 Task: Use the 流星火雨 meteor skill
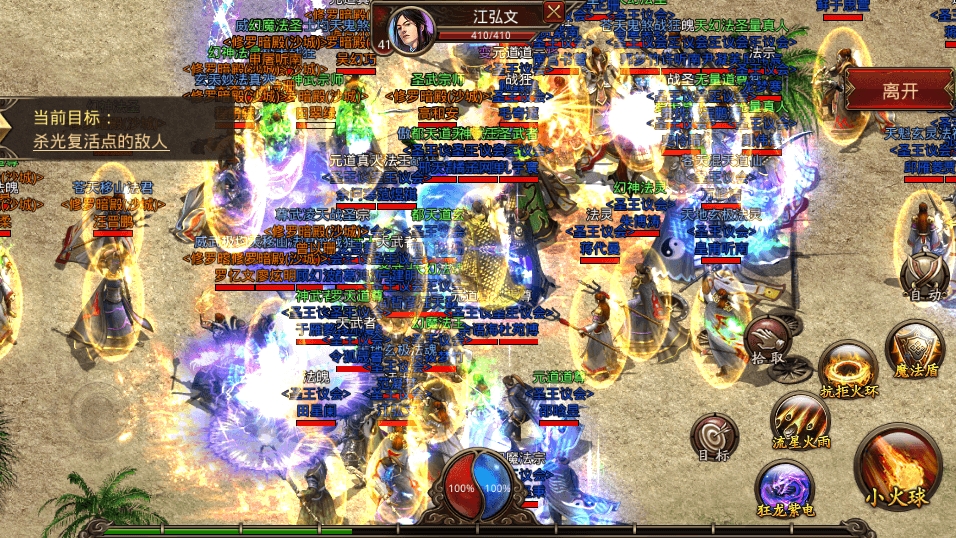[800, 420]
